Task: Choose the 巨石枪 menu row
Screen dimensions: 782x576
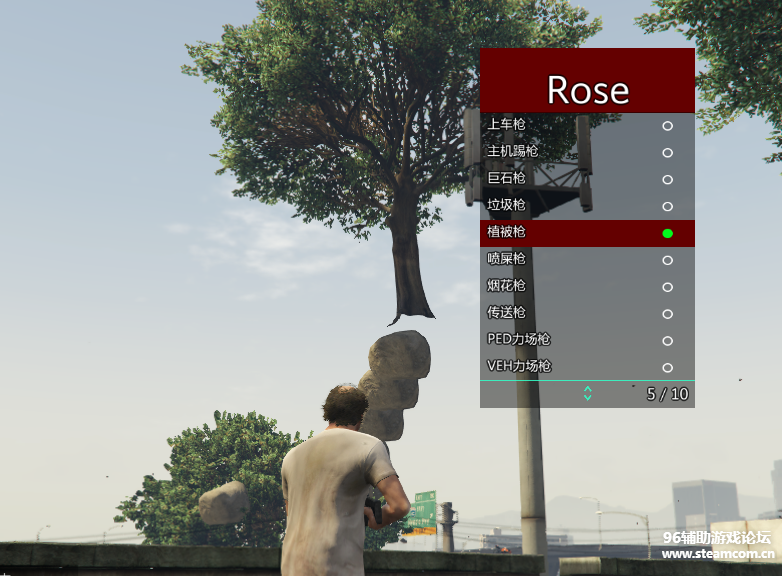Action: (x=587, y=179)
